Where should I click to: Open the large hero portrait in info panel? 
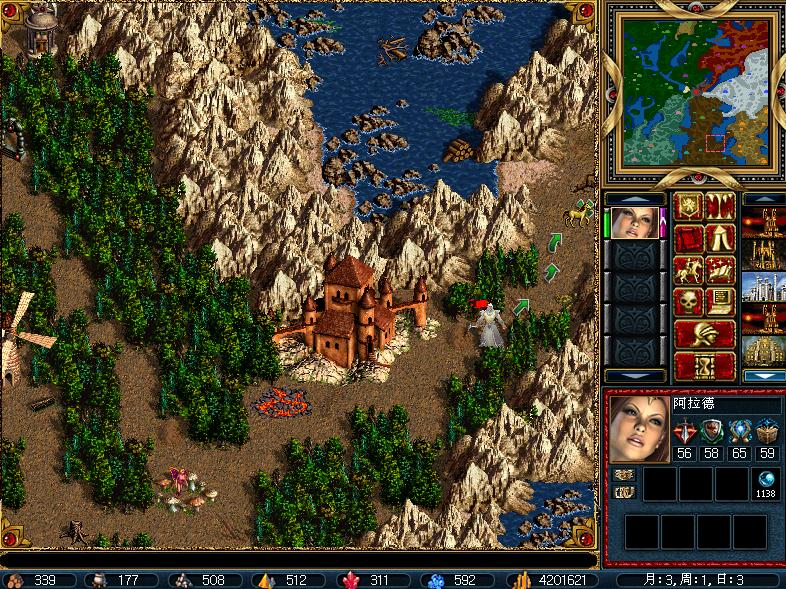click(x=638, y=431)
